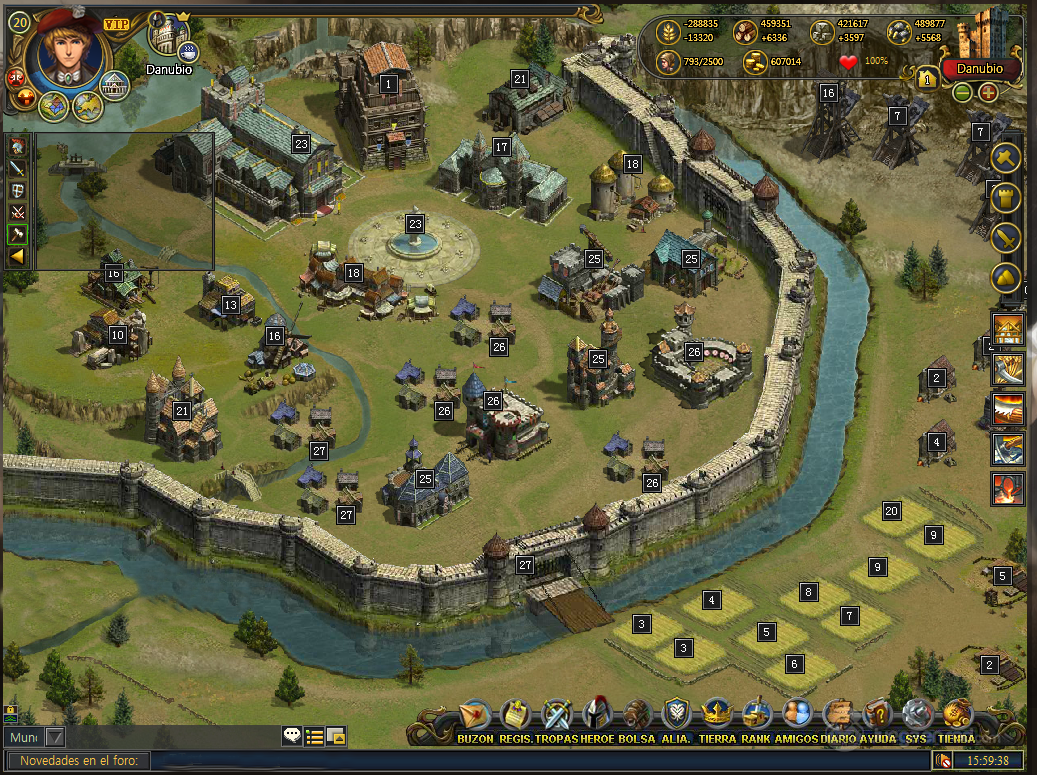This screenshot has width=1037, height=775.
Task: Open the BOLSA bag inventory
Action: (x=637, y=716)
